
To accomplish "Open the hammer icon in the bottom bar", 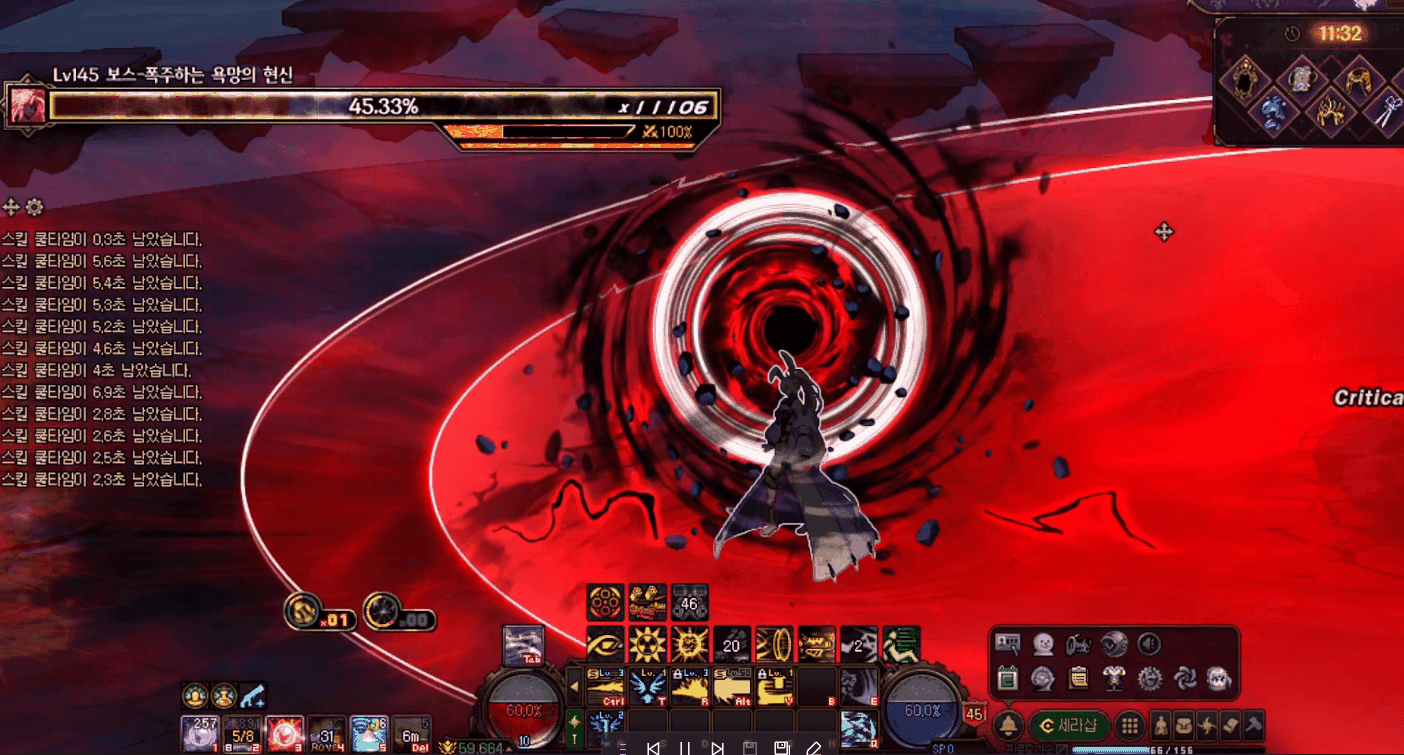I will pos(1253,726).
